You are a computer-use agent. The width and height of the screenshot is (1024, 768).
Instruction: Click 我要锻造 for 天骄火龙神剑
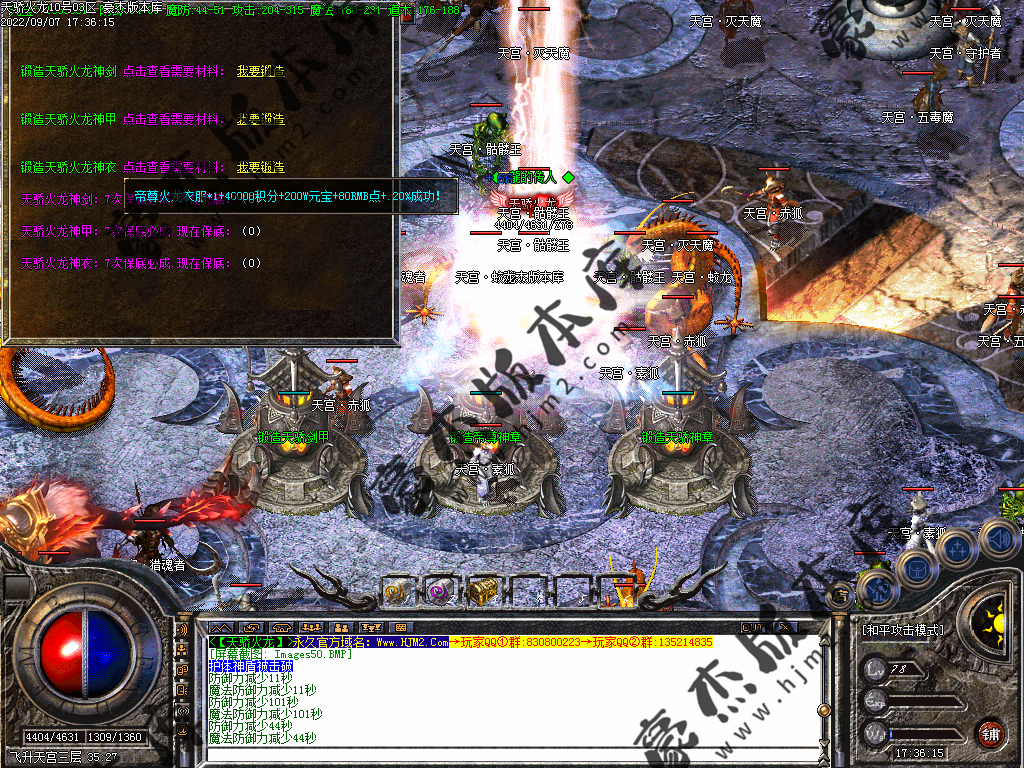click(260, 72)
